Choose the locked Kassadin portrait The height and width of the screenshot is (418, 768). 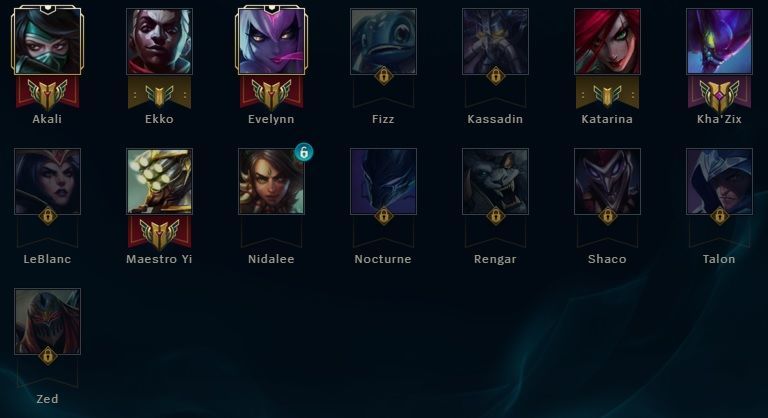tap(495, 42)
